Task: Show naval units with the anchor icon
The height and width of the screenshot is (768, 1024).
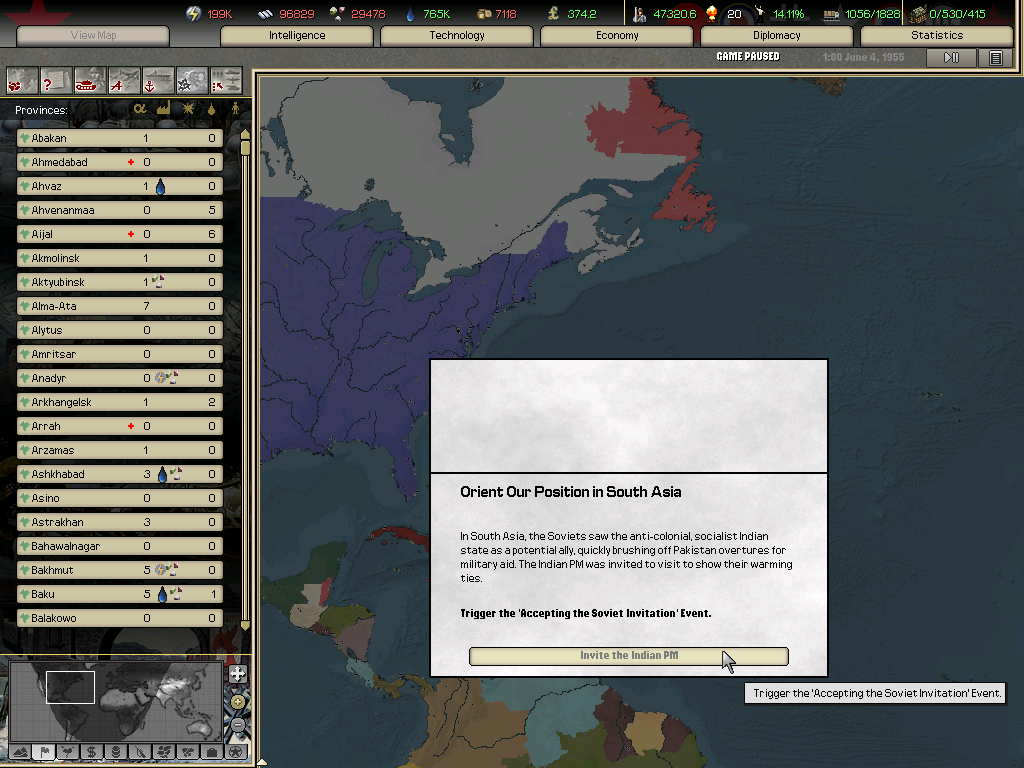Action: point(158,79)
